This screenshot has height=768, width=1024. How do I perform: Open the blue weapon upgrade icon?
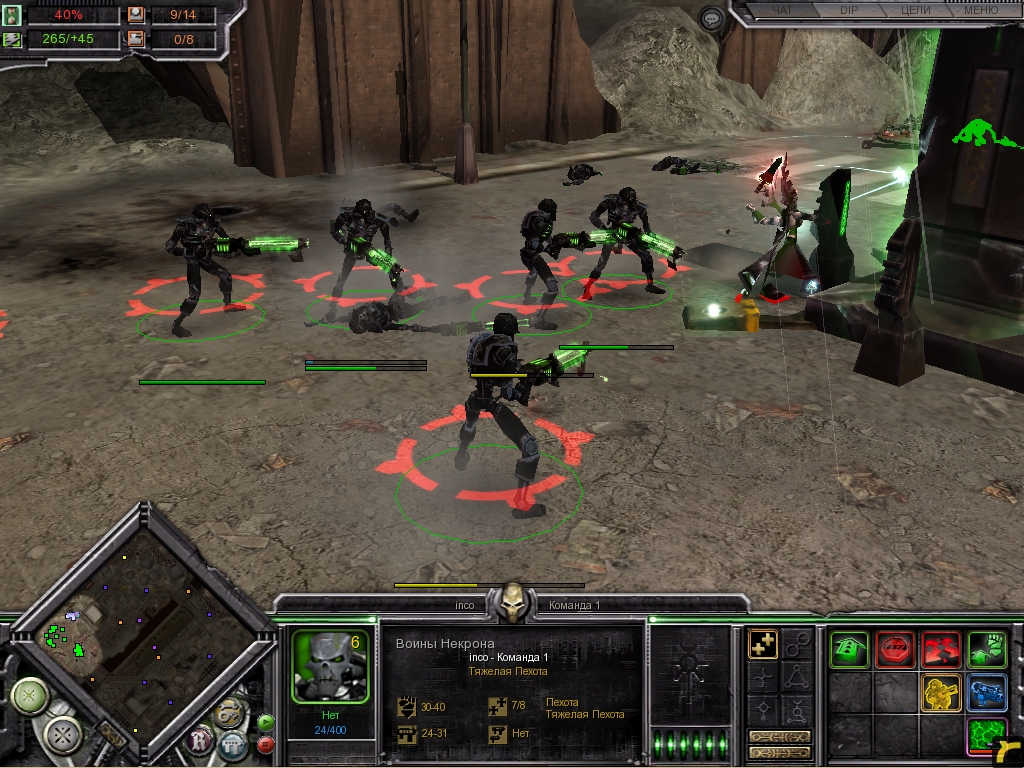pyautogui.click(x=987, y=692)
